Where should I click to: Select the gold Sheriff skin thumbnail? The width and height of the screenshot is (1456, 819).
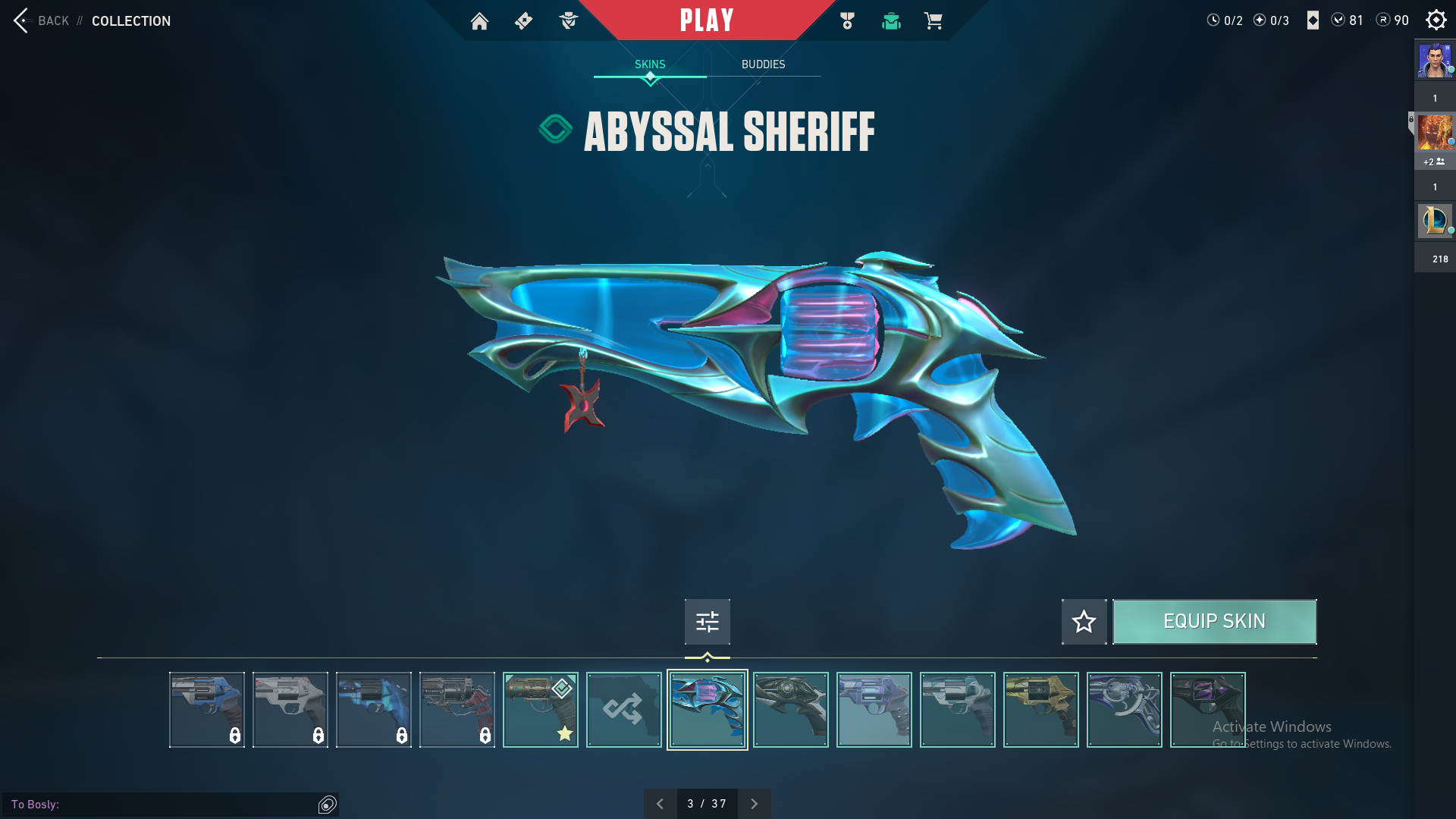click(x=1041, y=710)
